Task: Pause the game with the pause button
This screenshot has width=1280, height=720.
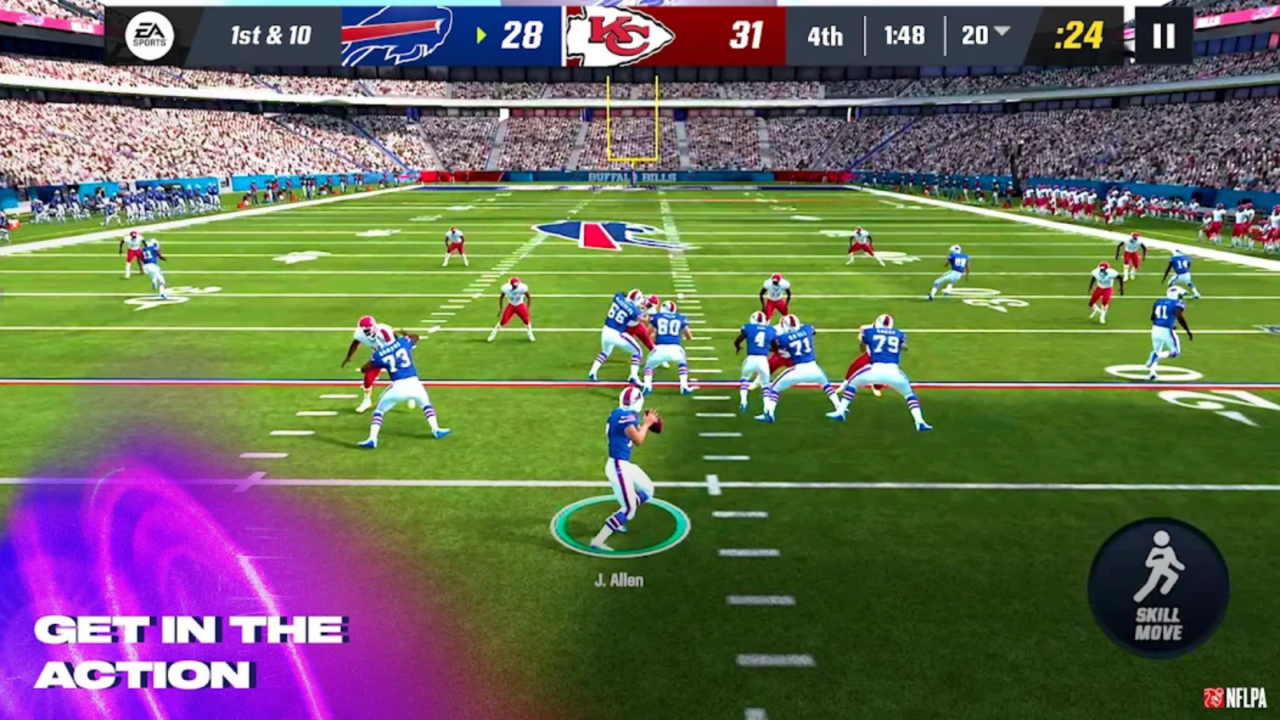Action: (1163, 36)
